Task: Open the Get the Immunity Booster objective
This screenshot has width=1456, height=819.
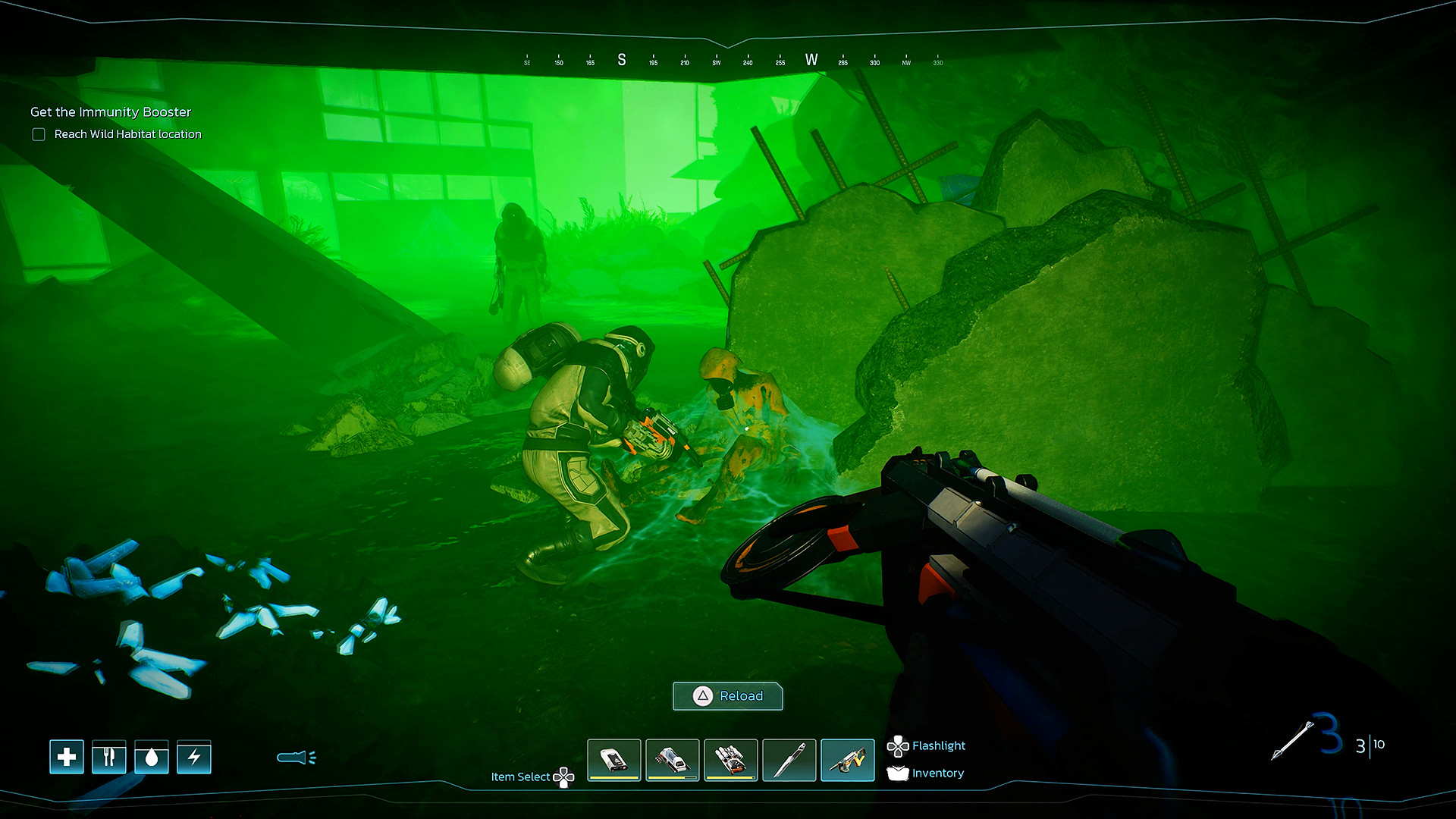Action: 111,112
